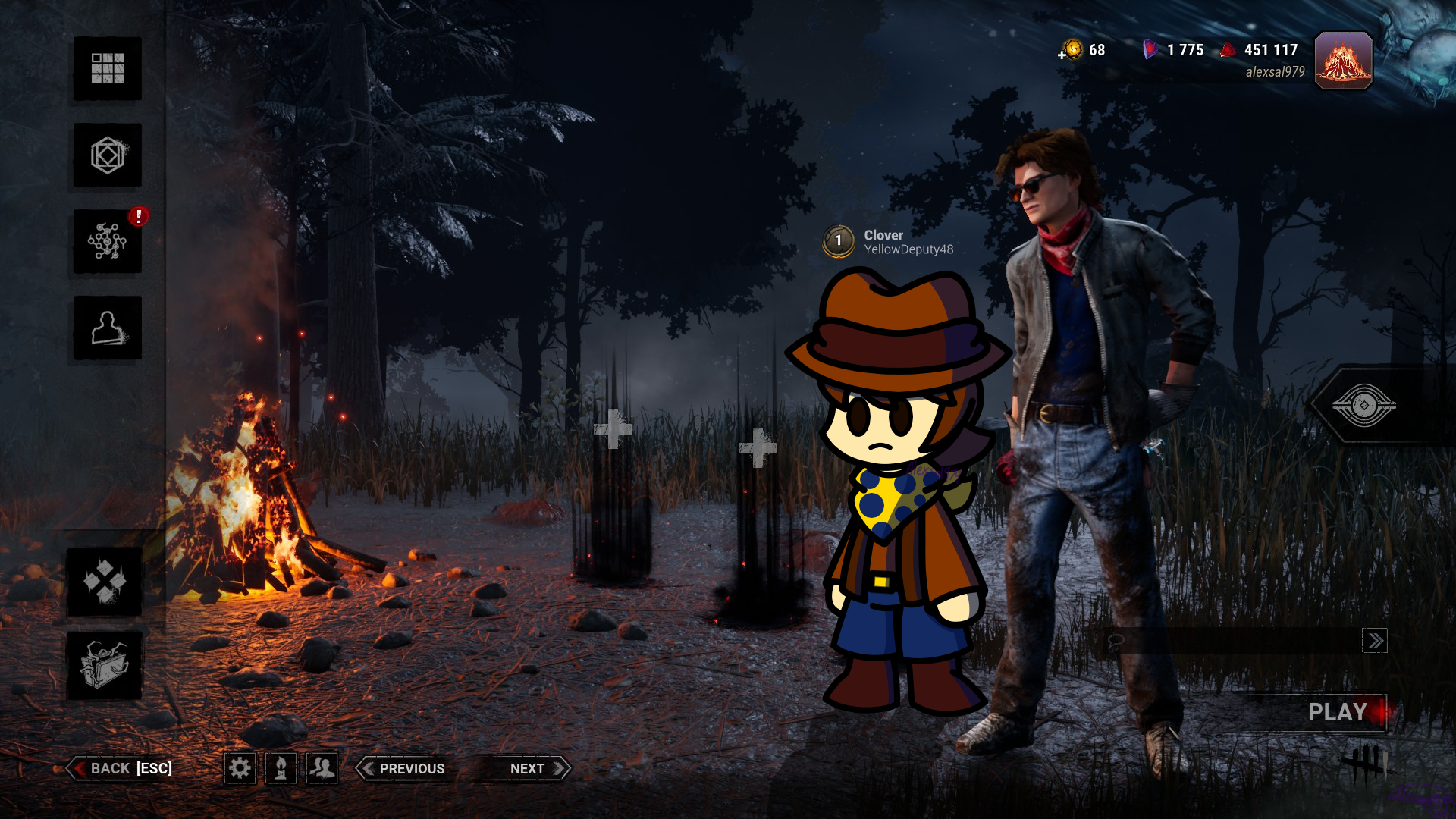The image size is (1456, 819).
Task: Add Auric Cells via the gold coin
Action: 1072,50
